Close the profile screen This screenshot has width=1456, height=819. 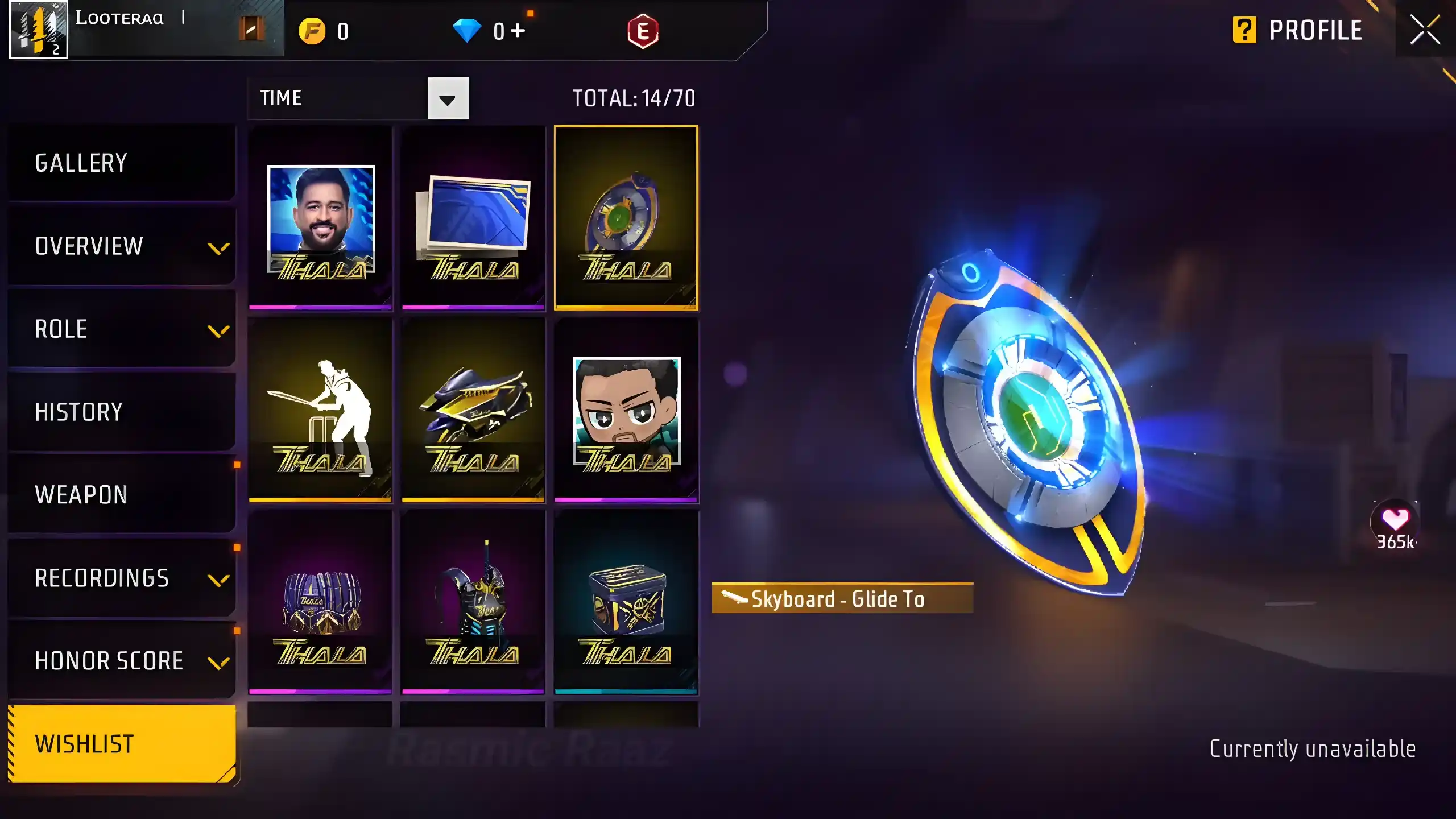pyautogui.click(x=1425, y=30)
